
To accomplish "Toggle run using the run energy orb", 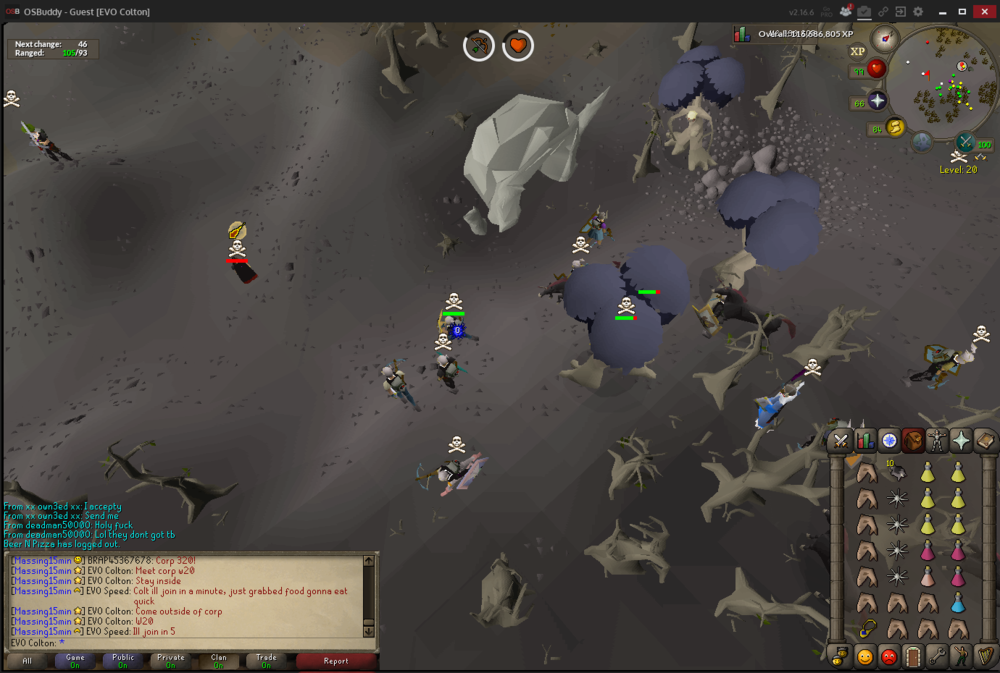I will tap(894, 127).
